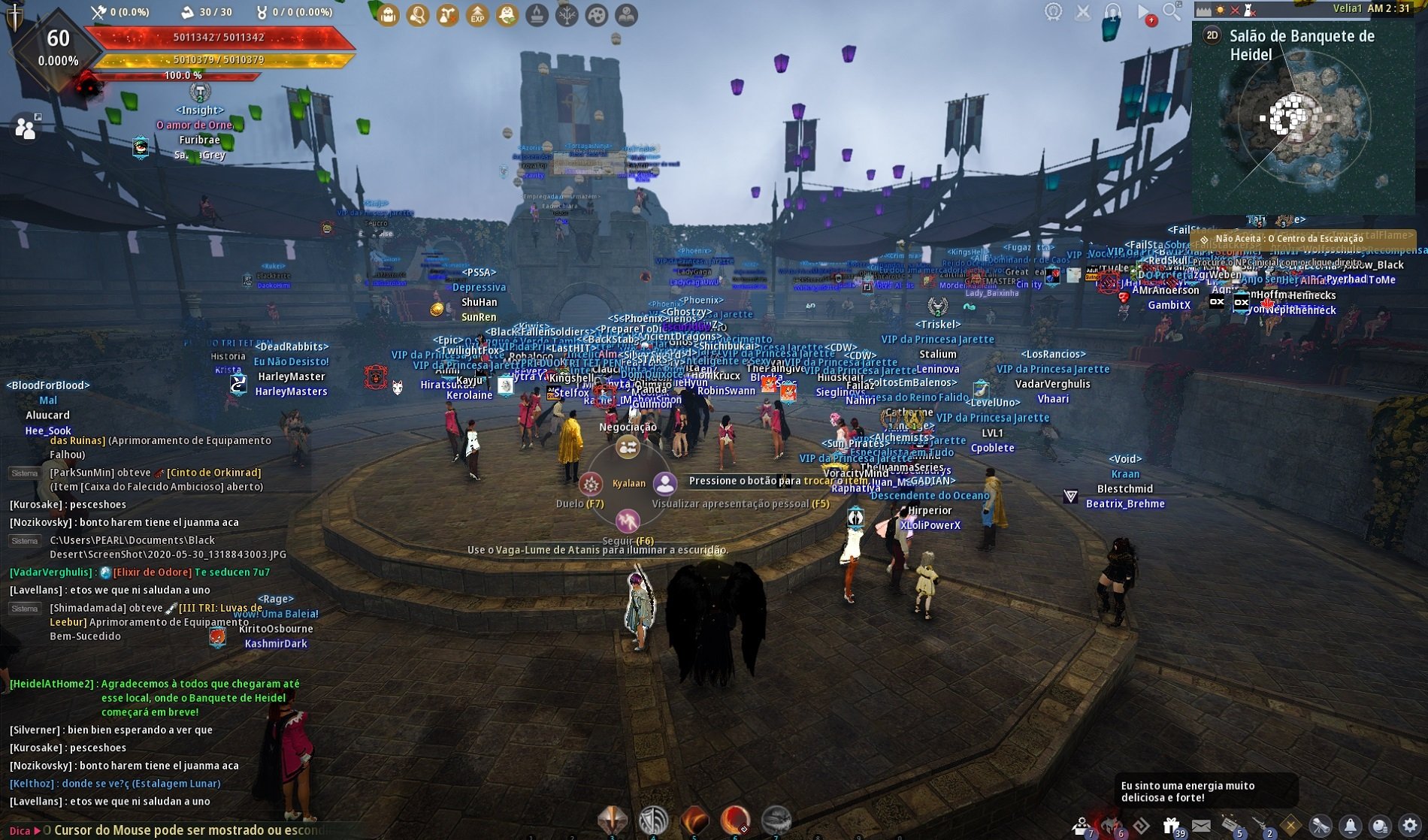View Kyalaan's personal presentation profile icon
The image size is (1428, 840).
pos(664,483)
